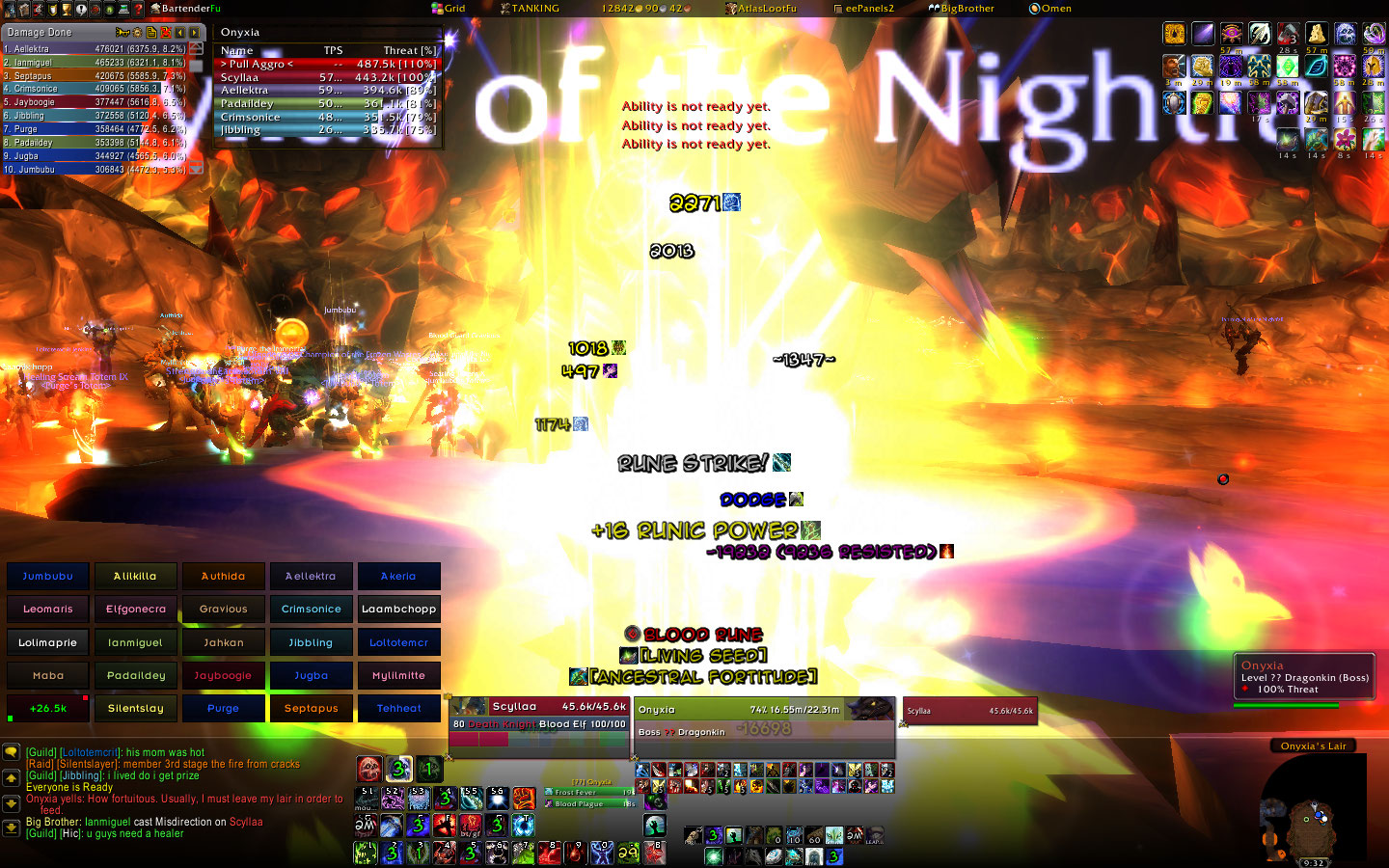
Task: Toggle Omen from the top bar
Action: pos(1050,8)
